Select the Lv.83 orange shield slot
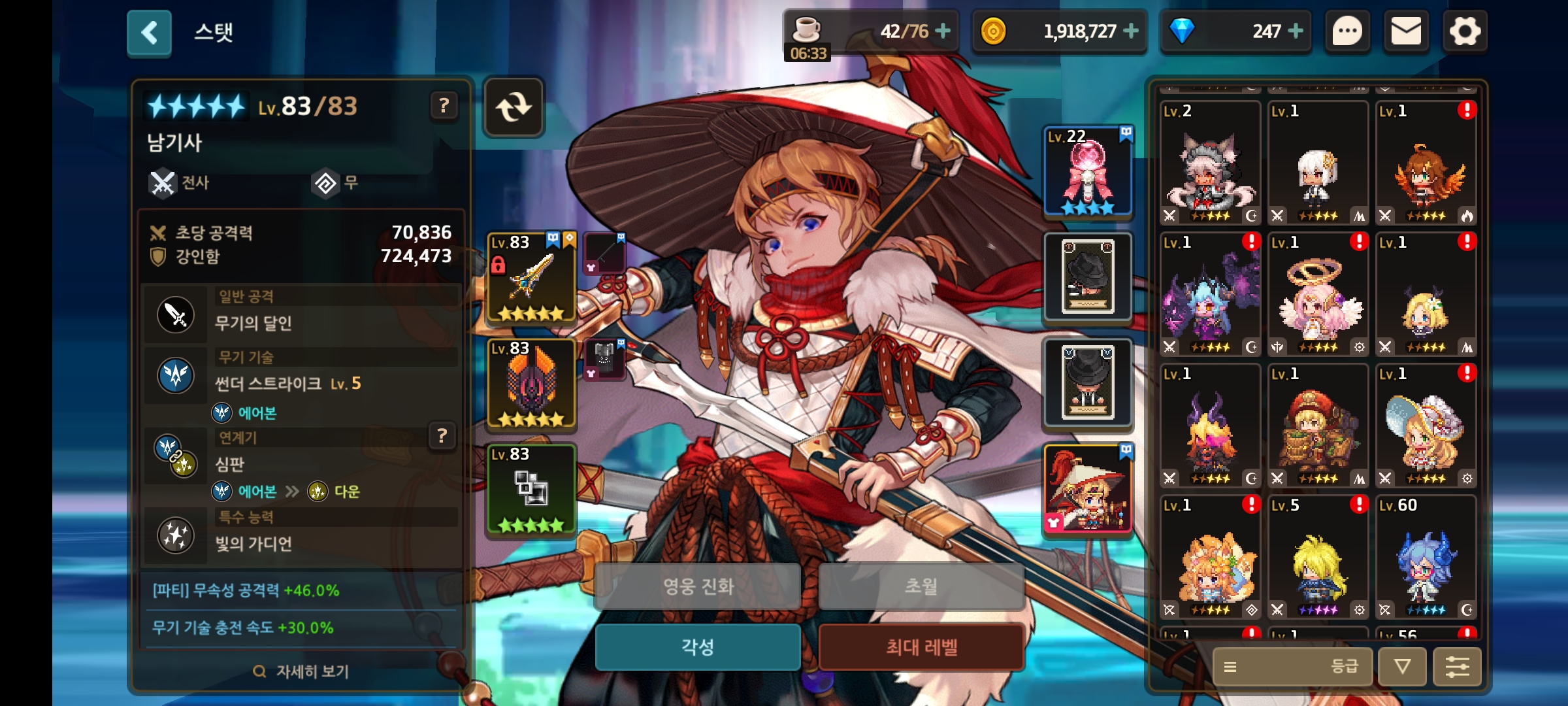The height and width of the screenshot is (706, 1568). tap(532, 383)
